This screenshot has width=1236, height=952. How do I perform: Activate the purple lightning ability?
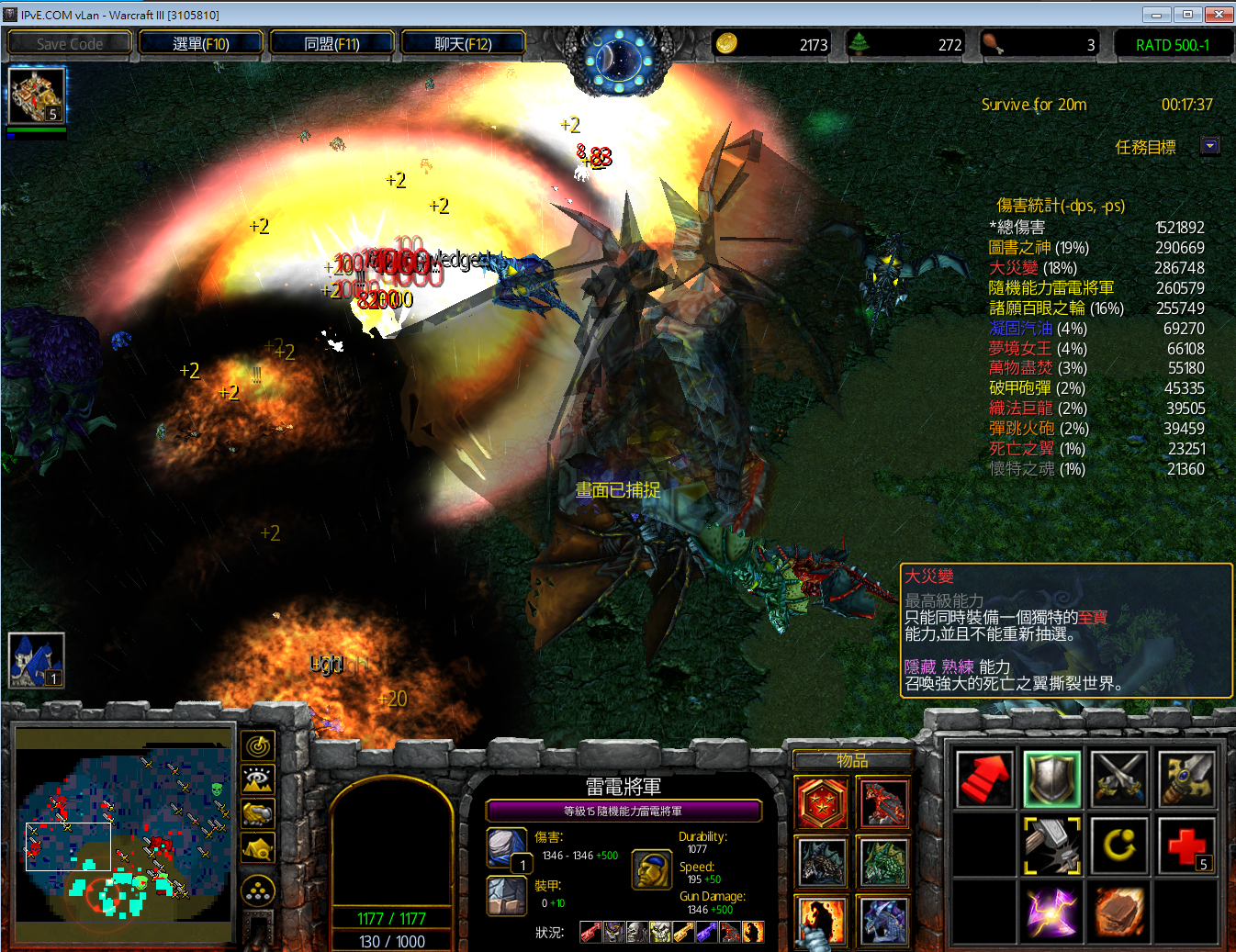coord(1052,913)
